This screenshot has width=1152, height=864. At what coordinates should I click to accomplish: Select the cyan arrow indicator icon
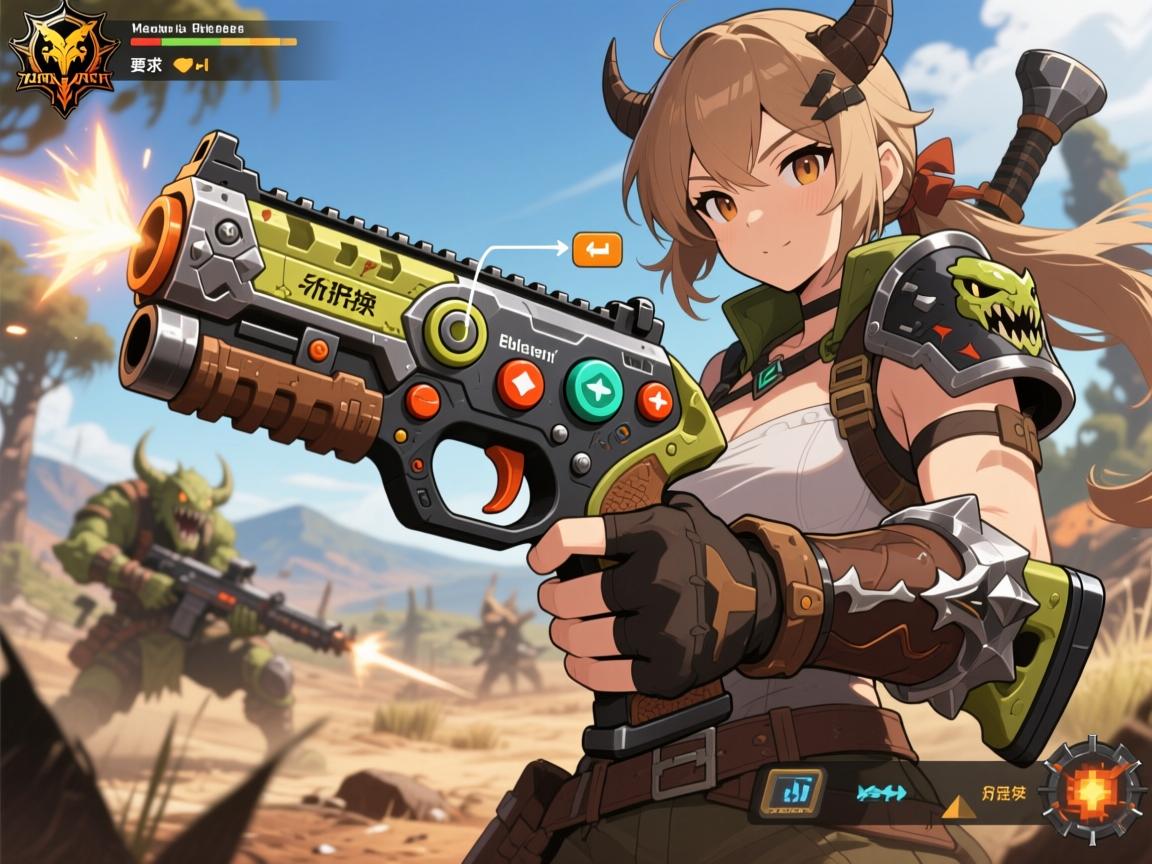point(881,793)
